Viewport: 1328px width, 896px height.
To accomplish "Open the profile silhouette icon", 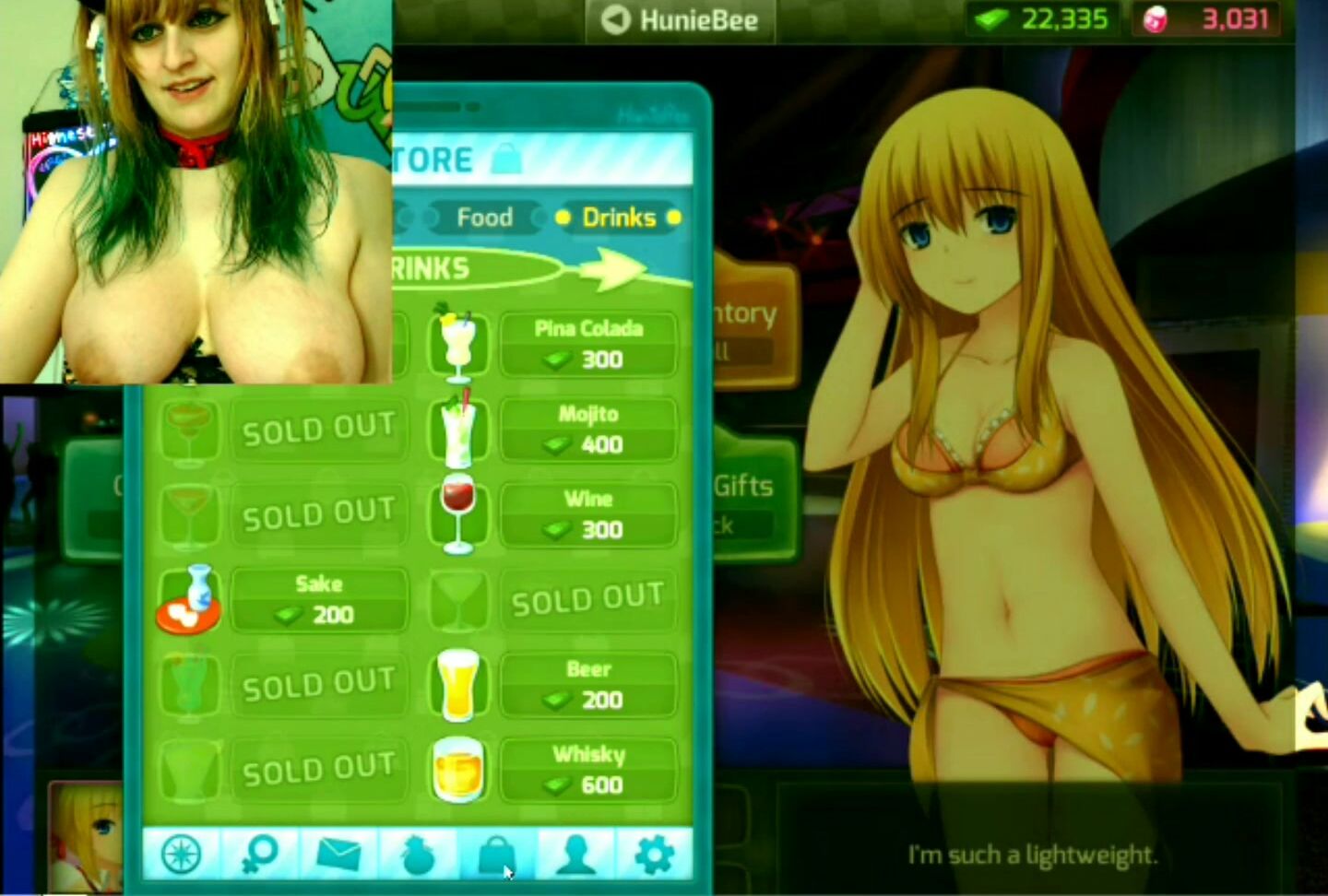I will 575,855.
